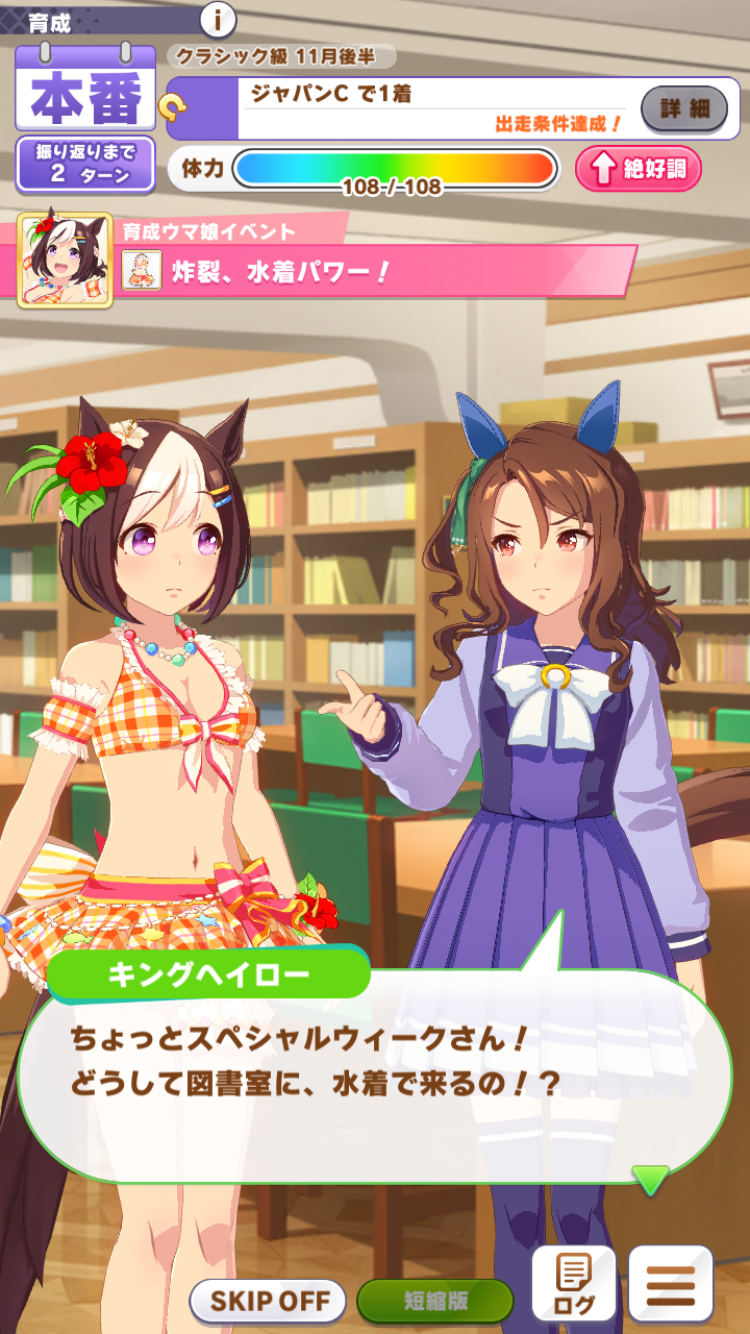Tap the 振り返りまで 2 ターン panel
Viewport: 750px width, 1334px height.
85,165
